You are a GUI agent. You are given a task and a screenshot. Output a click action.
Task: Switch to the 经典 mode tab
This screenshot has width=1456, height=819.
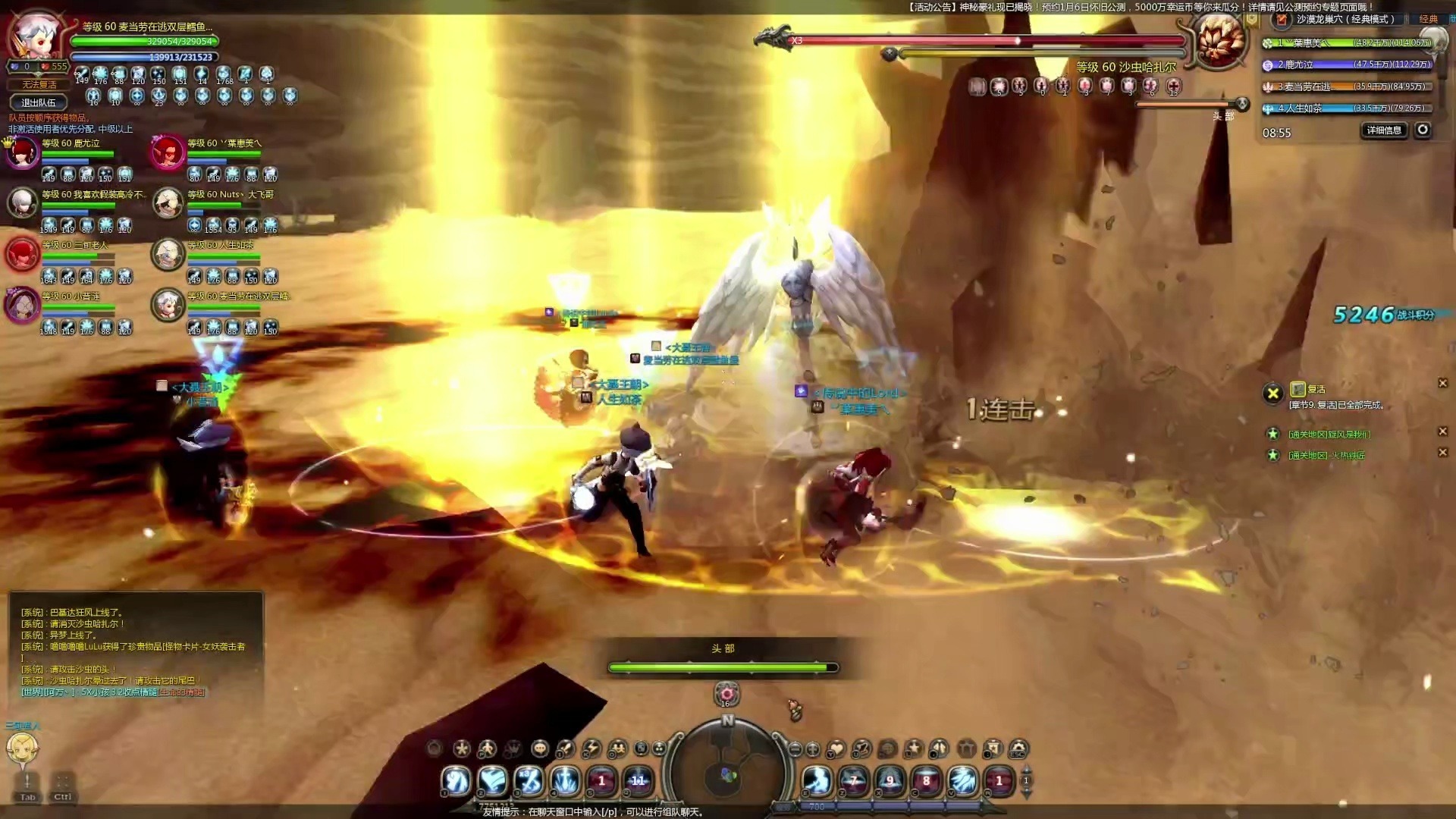[x=1428, y=19]
